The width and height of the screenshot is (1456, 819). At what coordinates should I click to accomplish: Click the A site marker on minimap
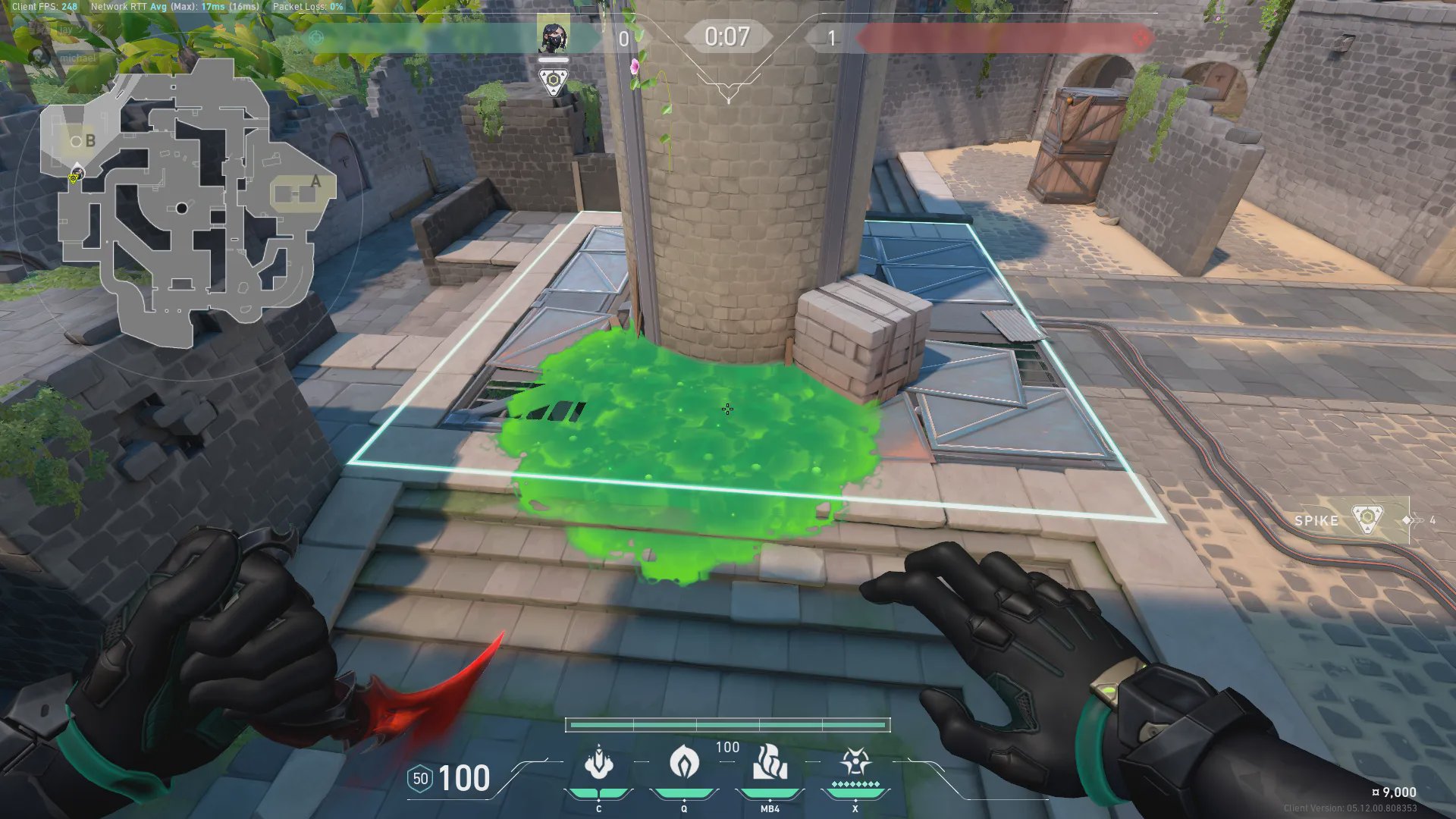click(x=315, y=182)
